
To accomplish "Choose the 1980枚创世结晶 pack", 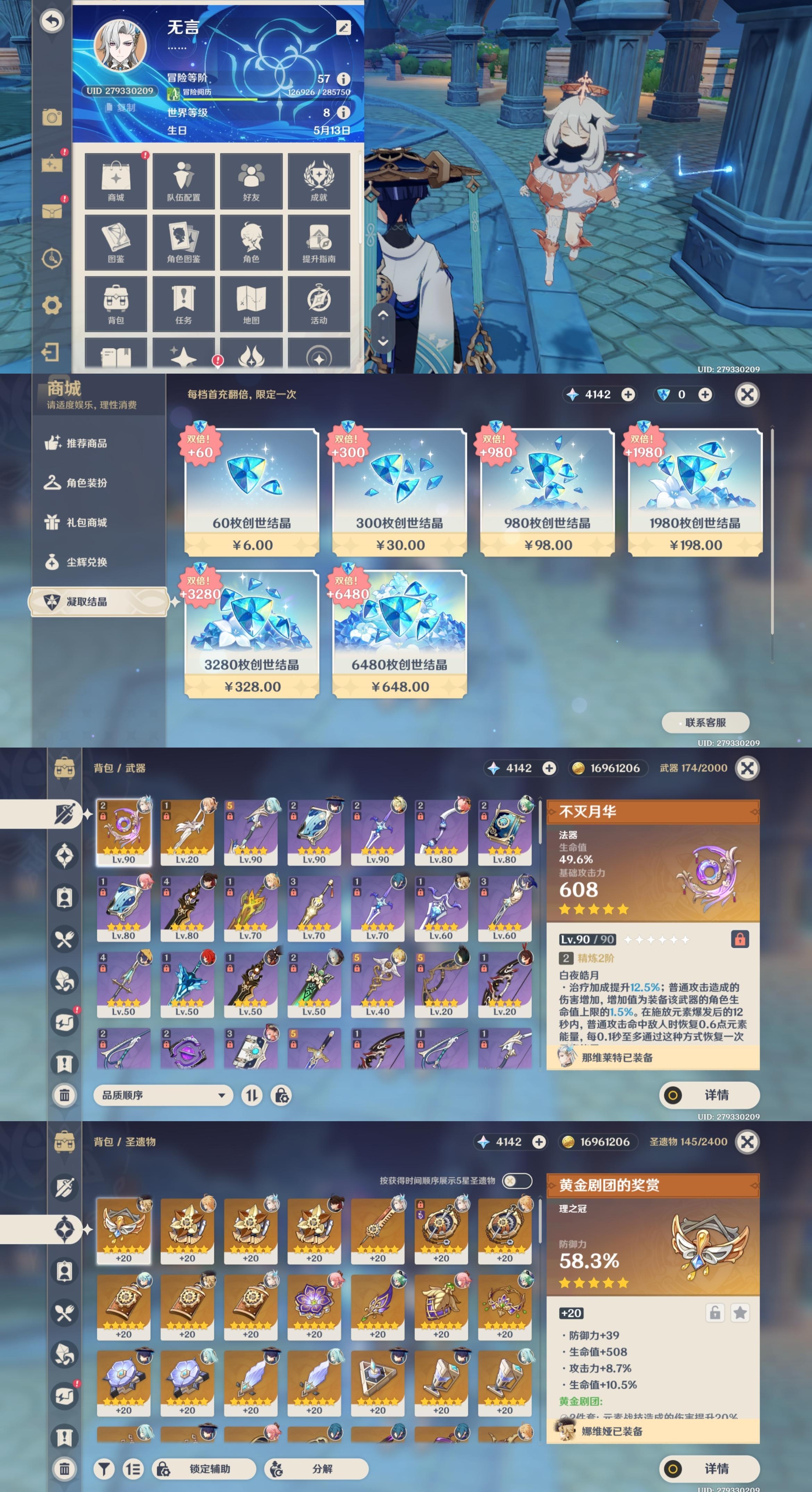I will tap(695, 492).
